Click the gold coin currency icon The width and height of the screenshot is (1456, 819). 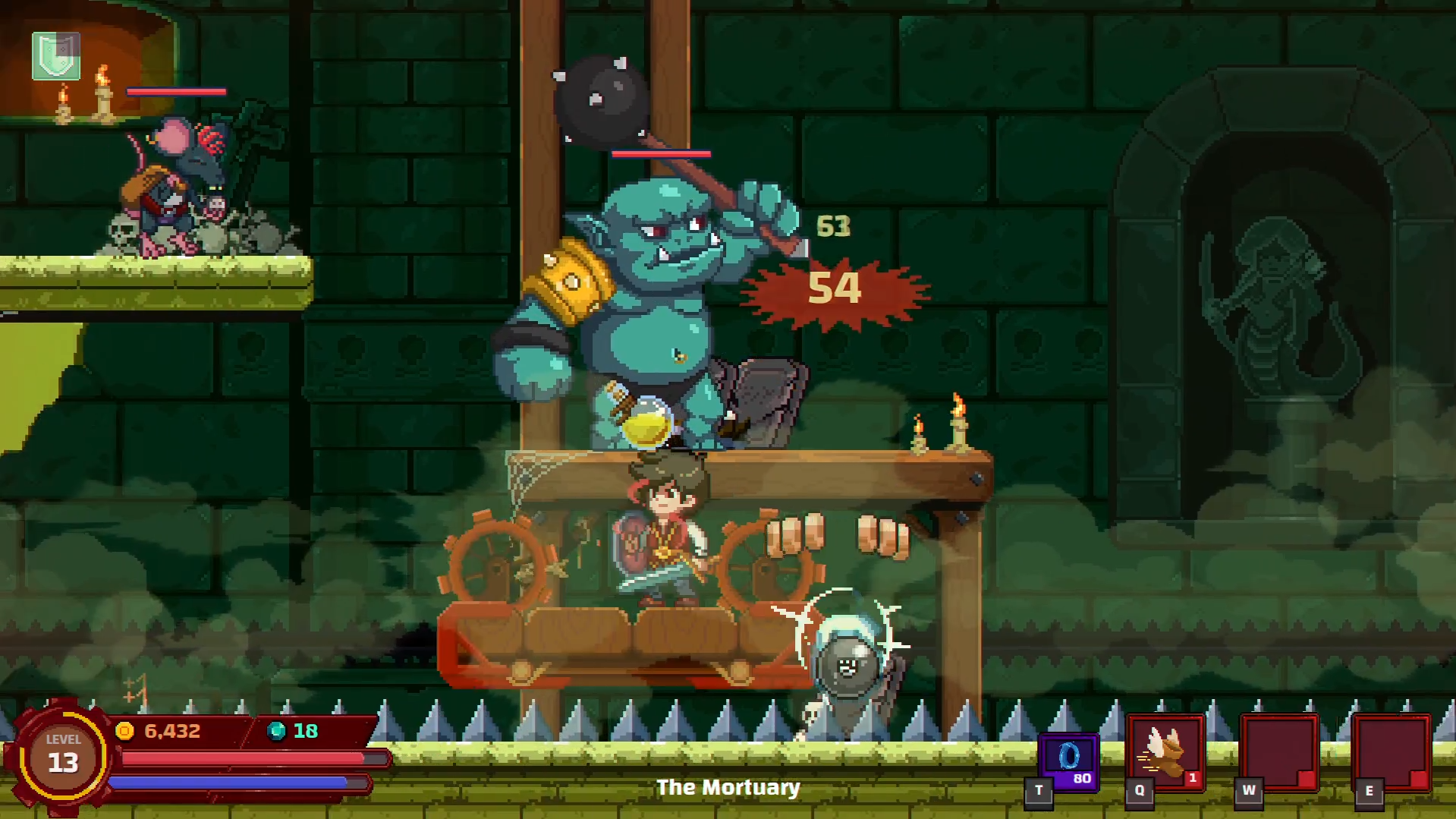(x=126, y=731)
